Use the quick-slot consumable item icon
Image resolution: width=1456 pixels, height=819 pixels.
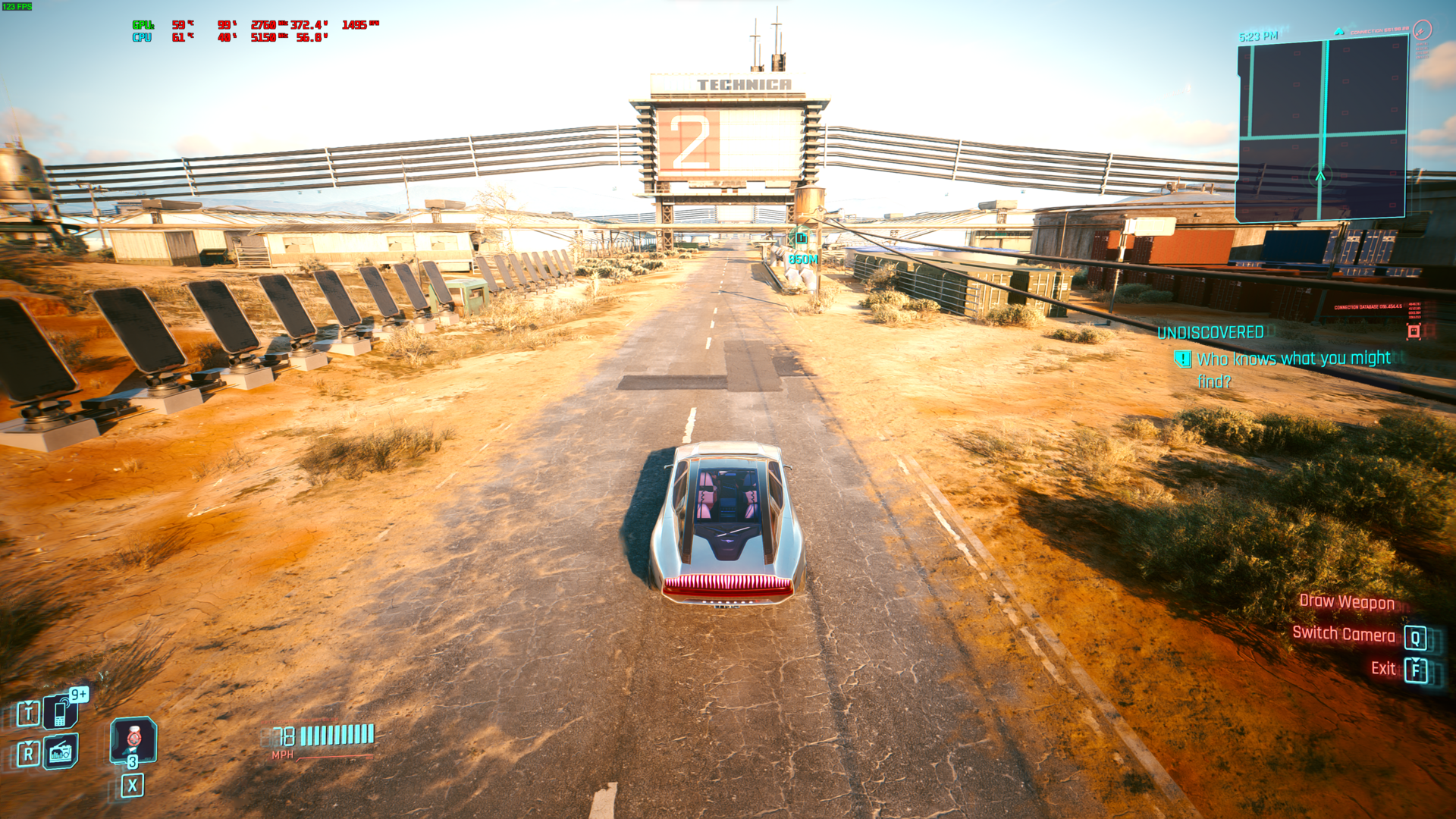point(133,739)
